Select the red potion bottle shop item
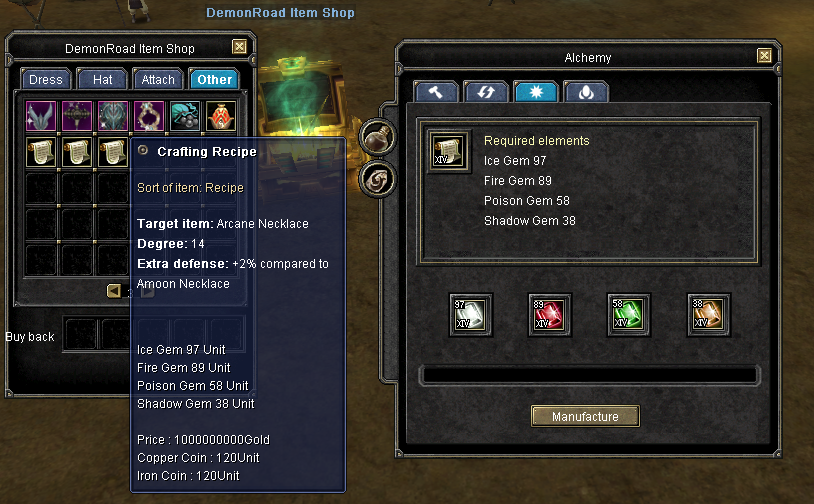The width and height of the screenshot is (814, 504). pyautogui.click(x=222, y=116)
